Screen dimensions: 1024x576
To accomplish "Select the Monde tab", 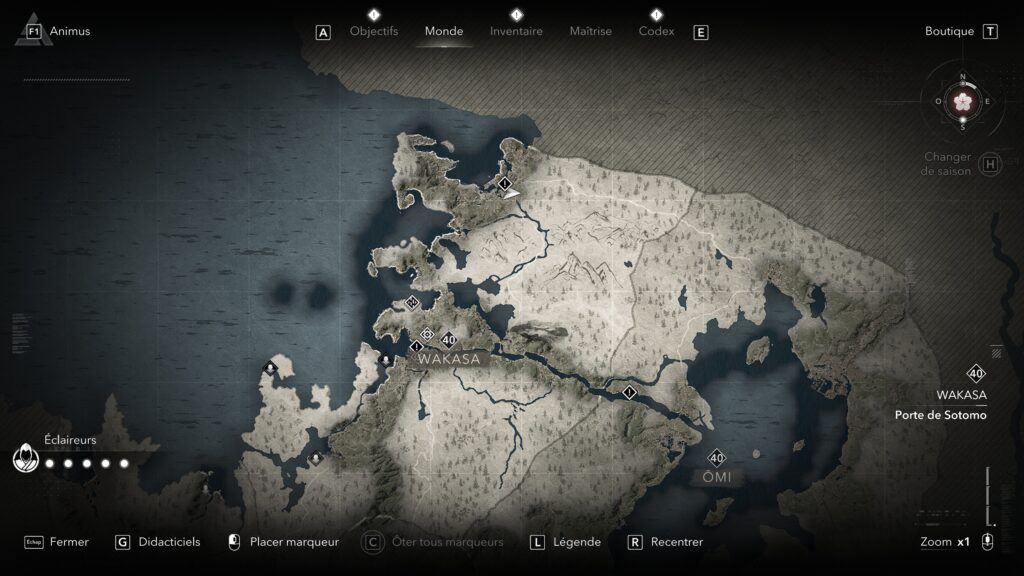I will pos(444,31).
